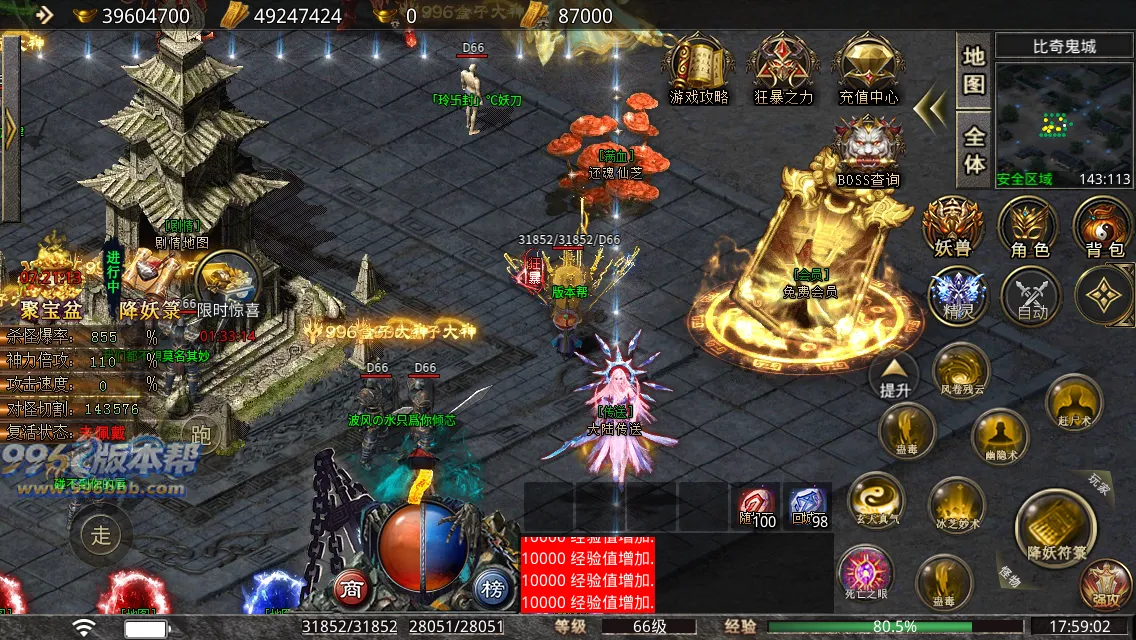The width and height of the screenshot is (1136, 640).
Task: Use the 降妖符篆 main attack skill
Action: 1049,525
